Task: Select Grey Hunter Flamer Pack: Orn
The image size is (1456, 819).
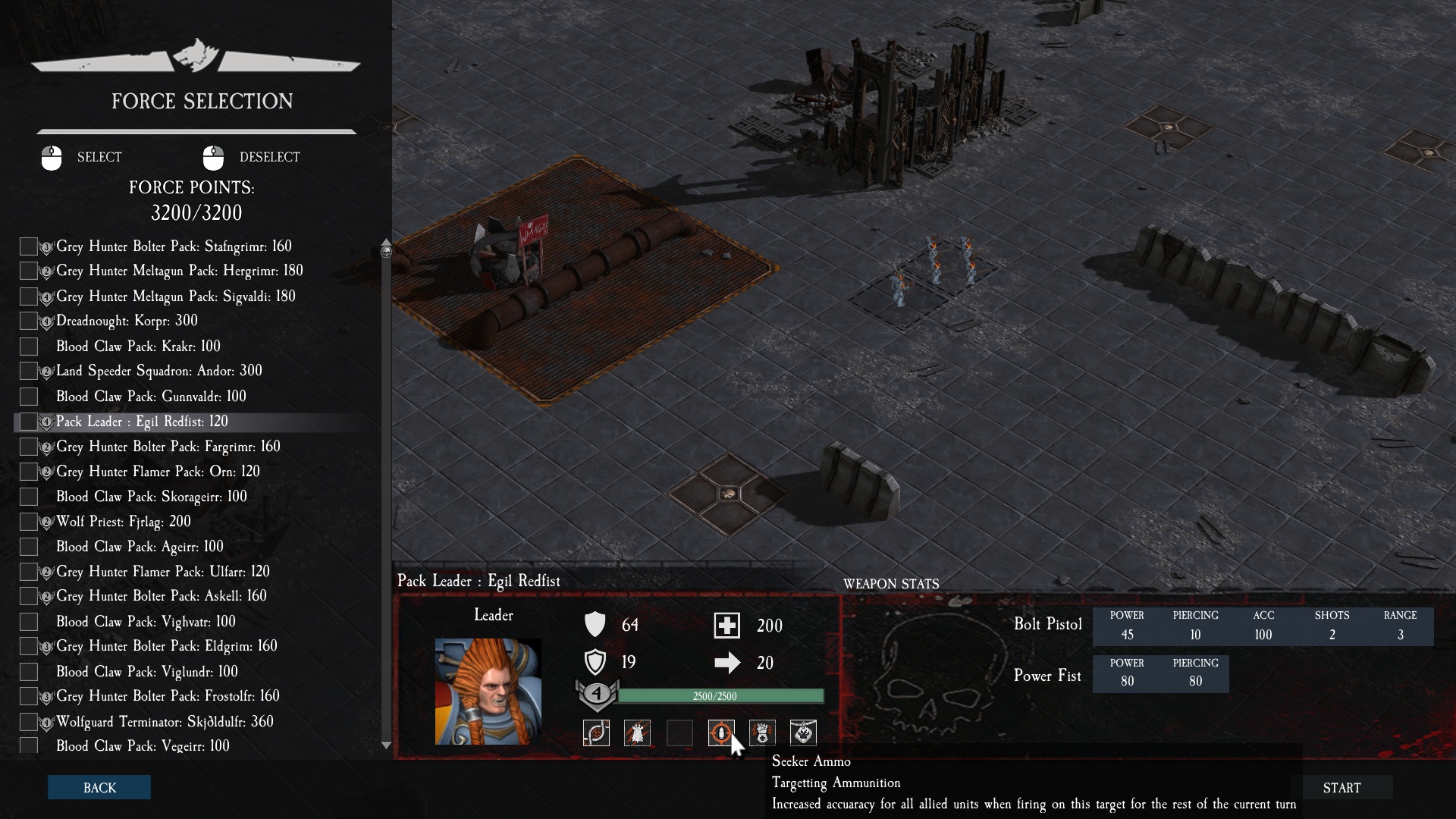Action: [158, 472]
